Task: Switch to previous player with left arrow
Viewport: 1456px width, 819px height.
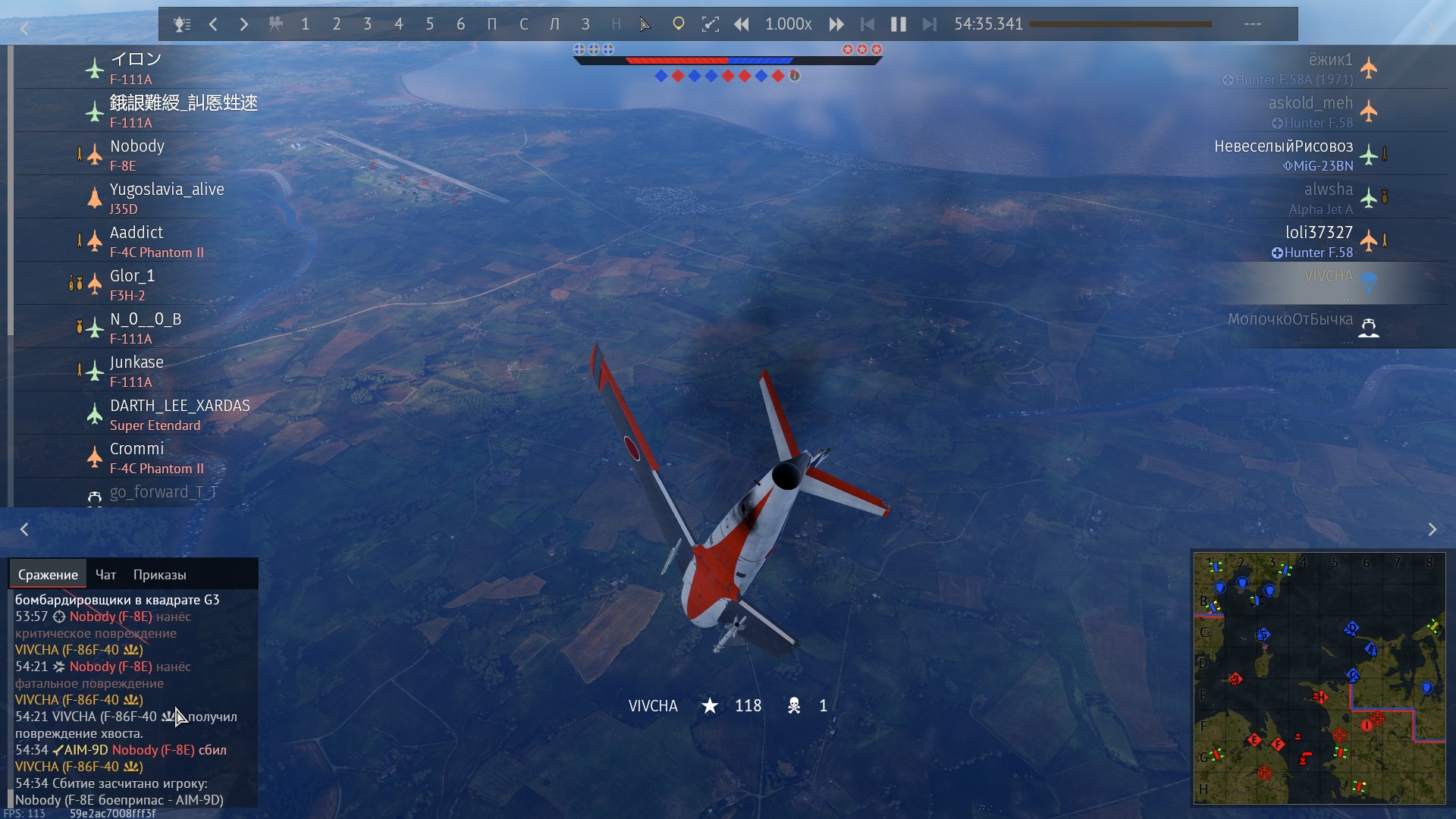Action: point(213,24)
